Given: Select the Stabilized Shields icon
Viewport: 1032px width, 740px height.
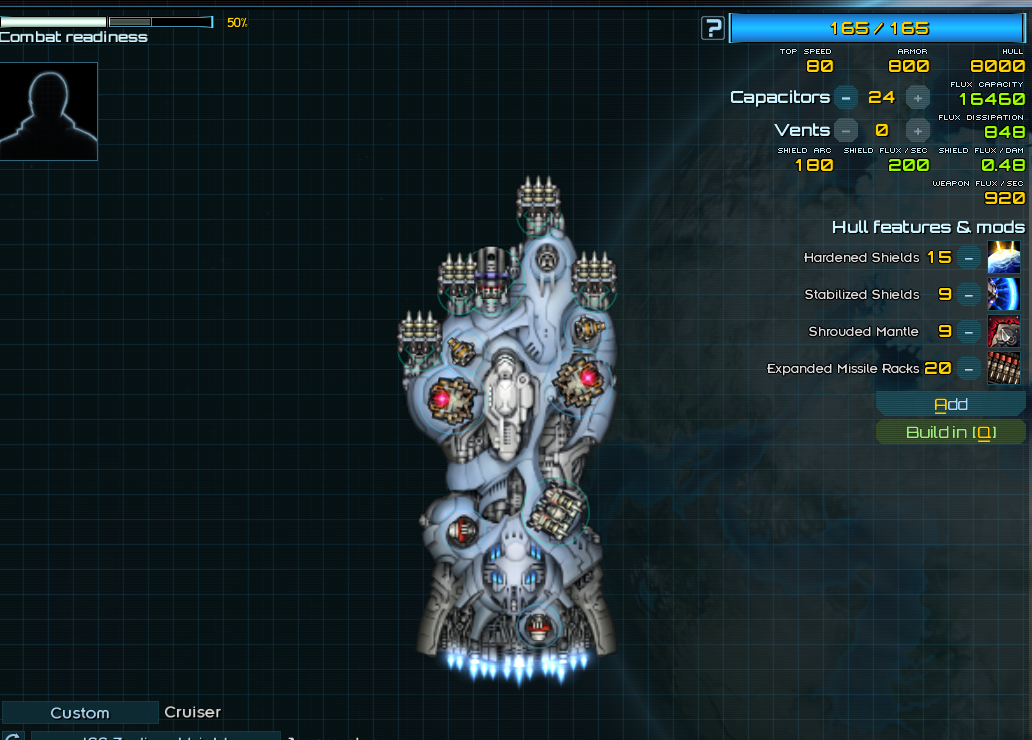Looking at the screenshot, I should coord(1004,295).
